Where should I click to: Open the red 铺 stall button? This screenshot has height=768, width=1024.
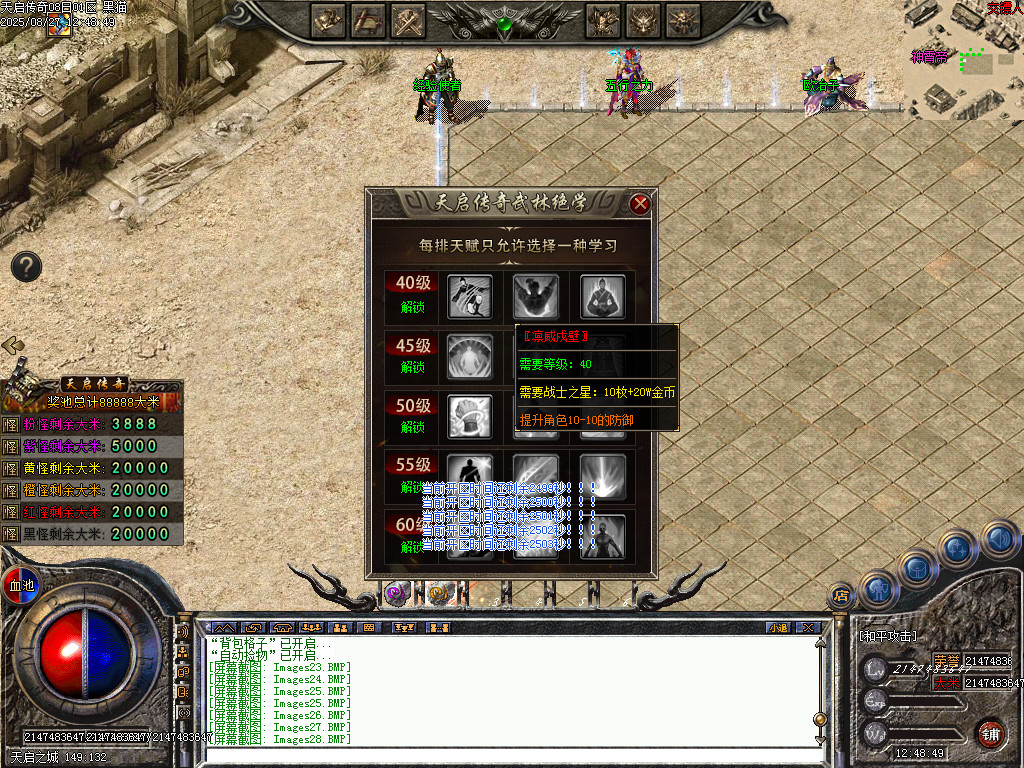tap(991, 733)
